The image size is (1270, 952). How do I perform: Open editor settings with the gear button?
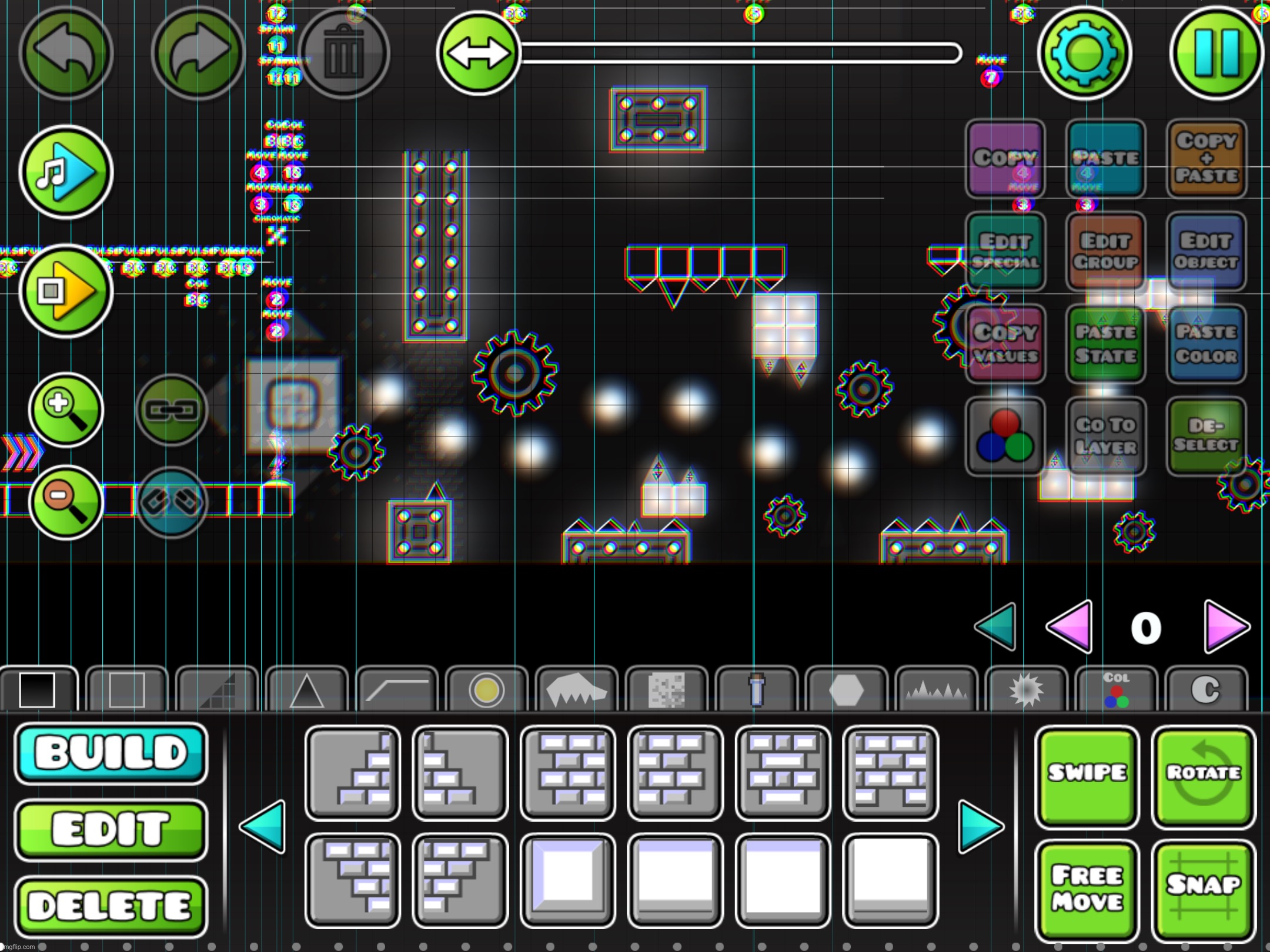(1085, 53)
